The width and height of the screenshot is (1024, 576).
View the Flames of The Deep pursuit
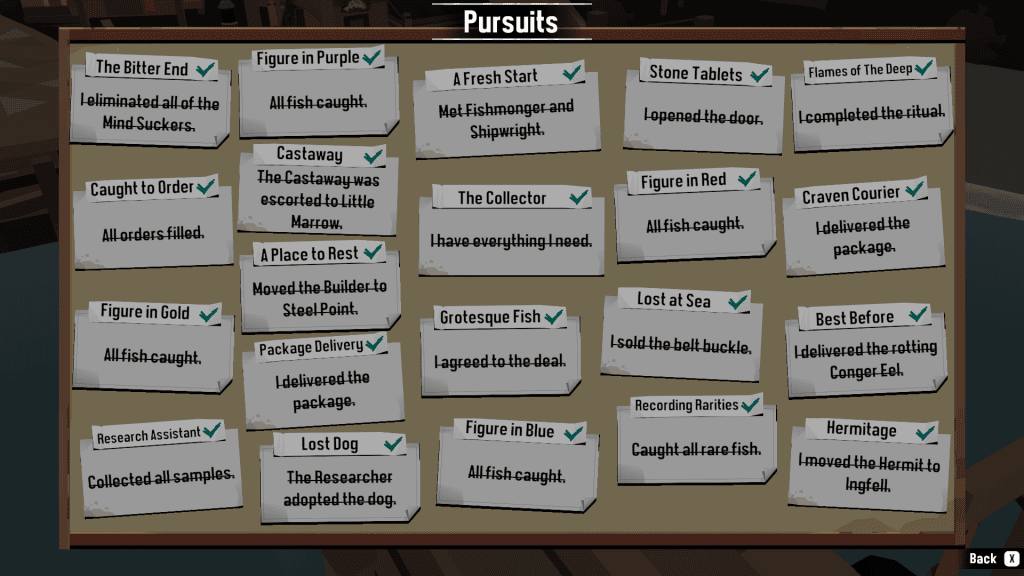pyautogui.click(x=871, y=104)
